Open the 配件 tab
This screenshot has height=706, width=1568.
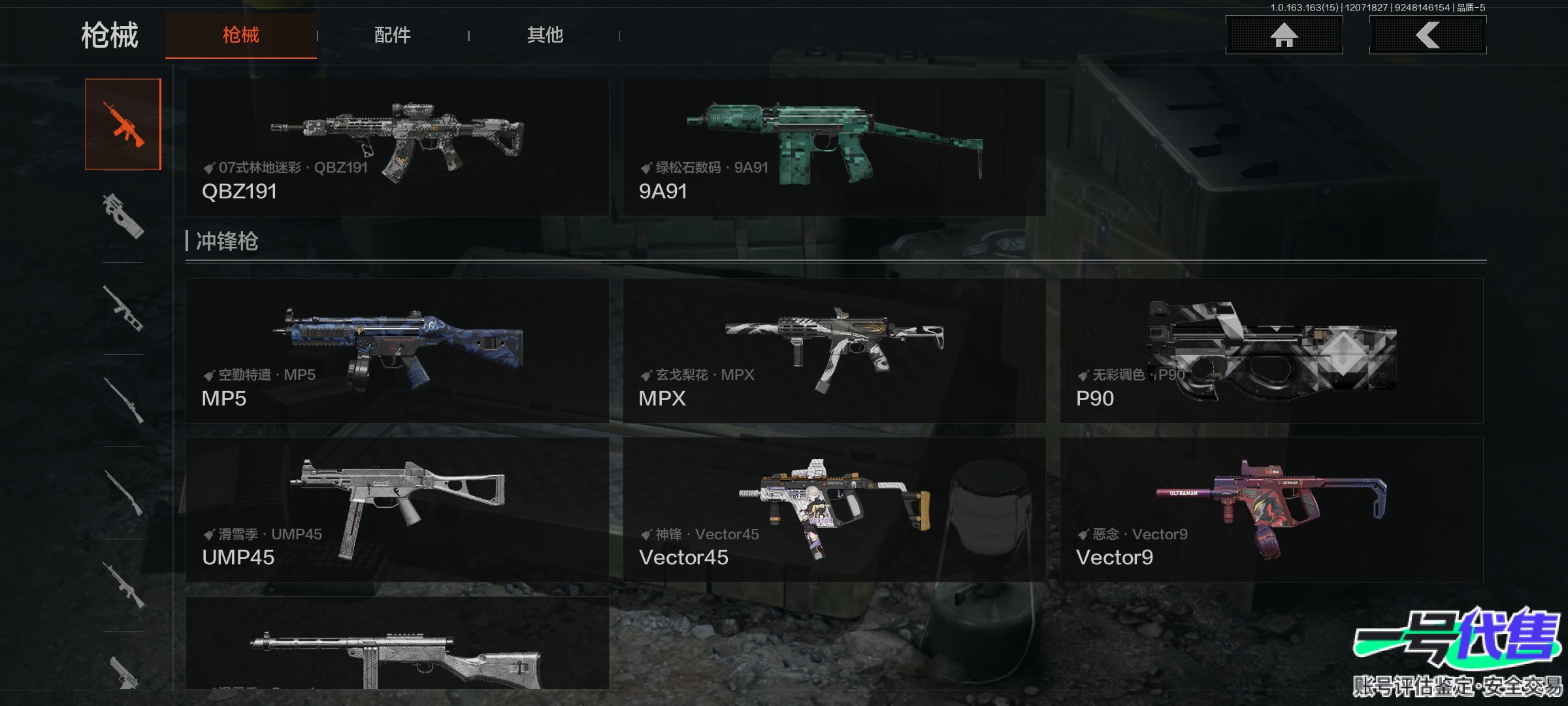pyautogui.click(x=392, y=35)
